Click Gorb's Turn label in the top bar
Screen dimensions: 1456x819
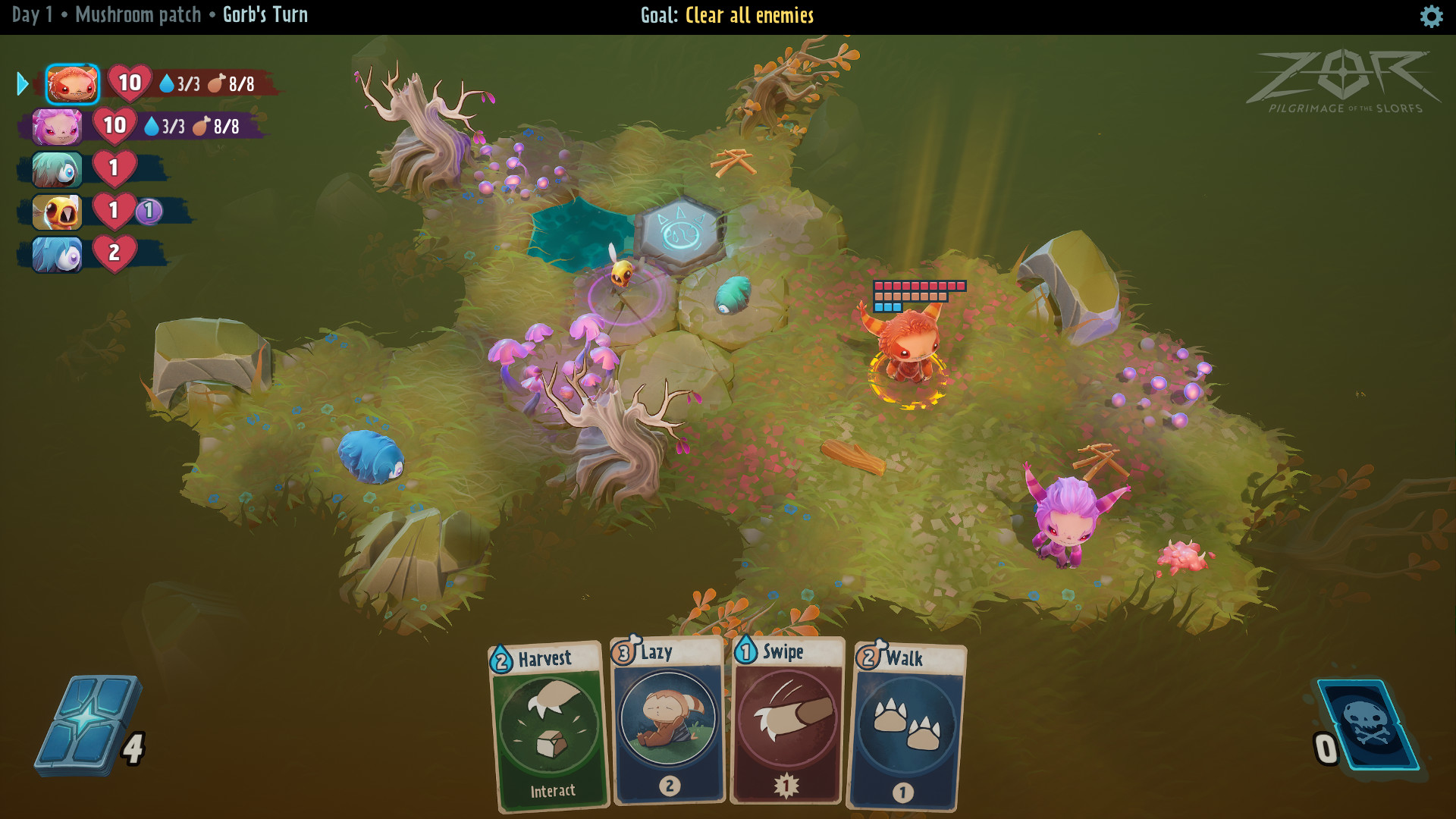coord(266,14)
